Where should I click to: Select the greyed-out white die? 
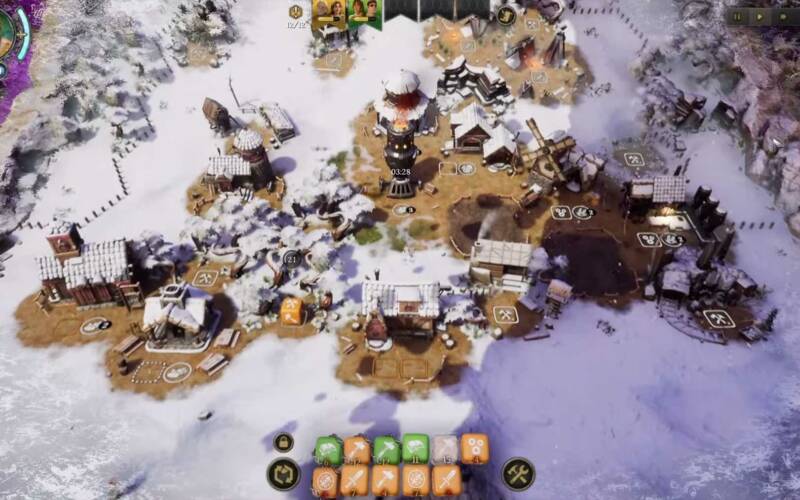pos(445,449)
